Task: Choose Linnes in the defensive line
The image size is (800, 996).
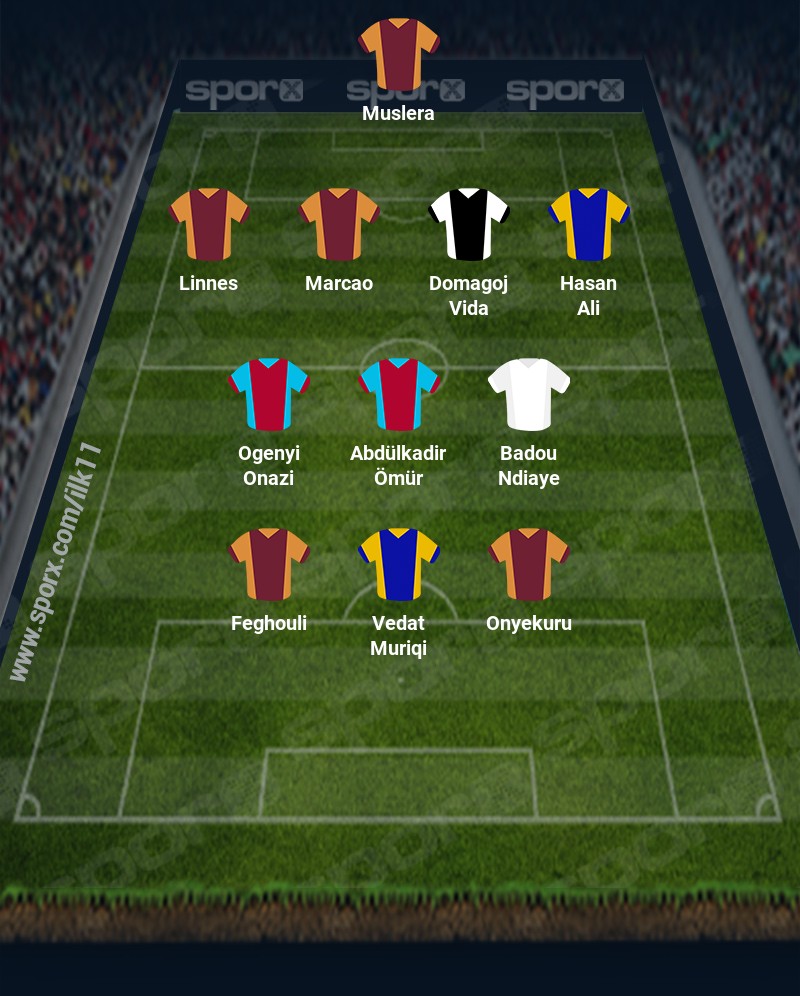Action: coord(209,224)
